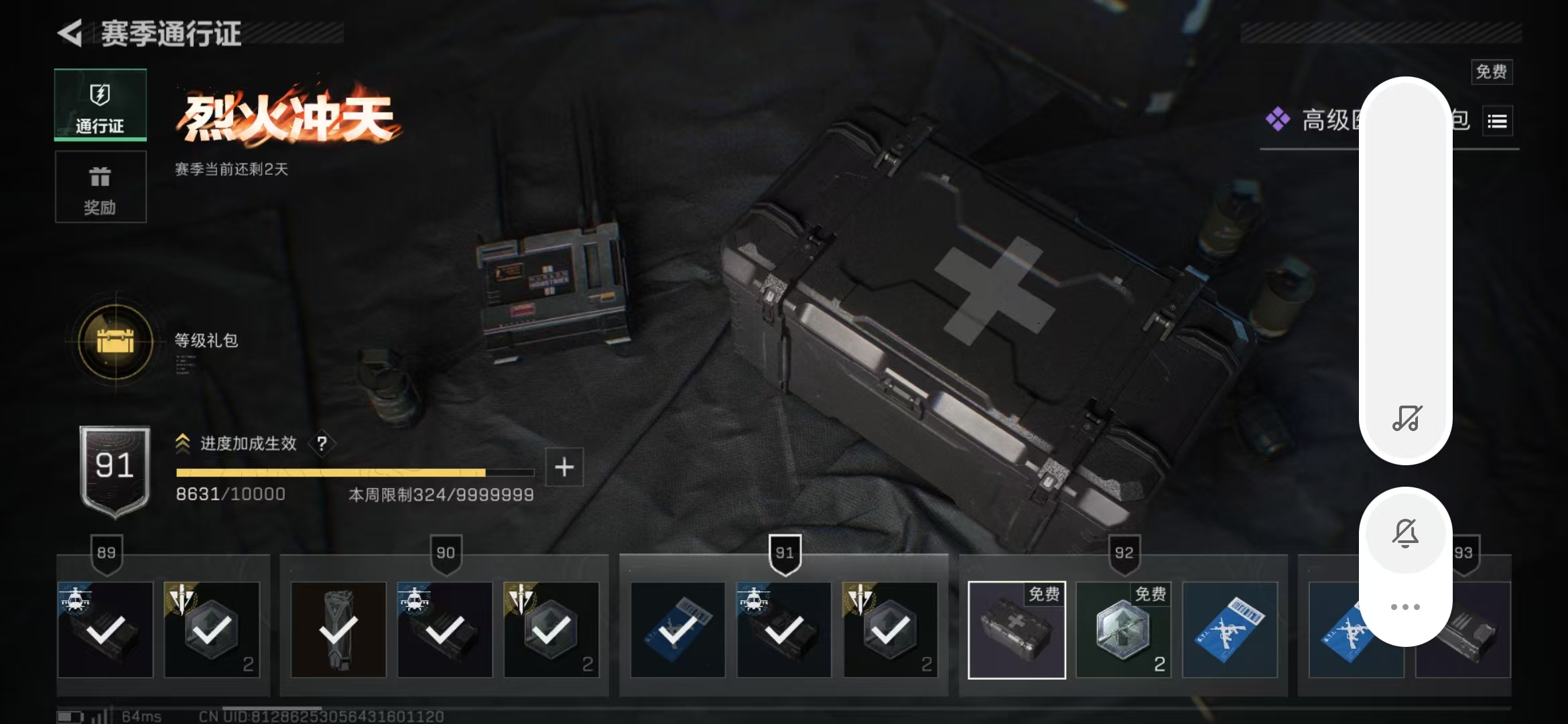Click the plus button to buy levels
The image size is (1568, 724).
click(x=564, y=467)
